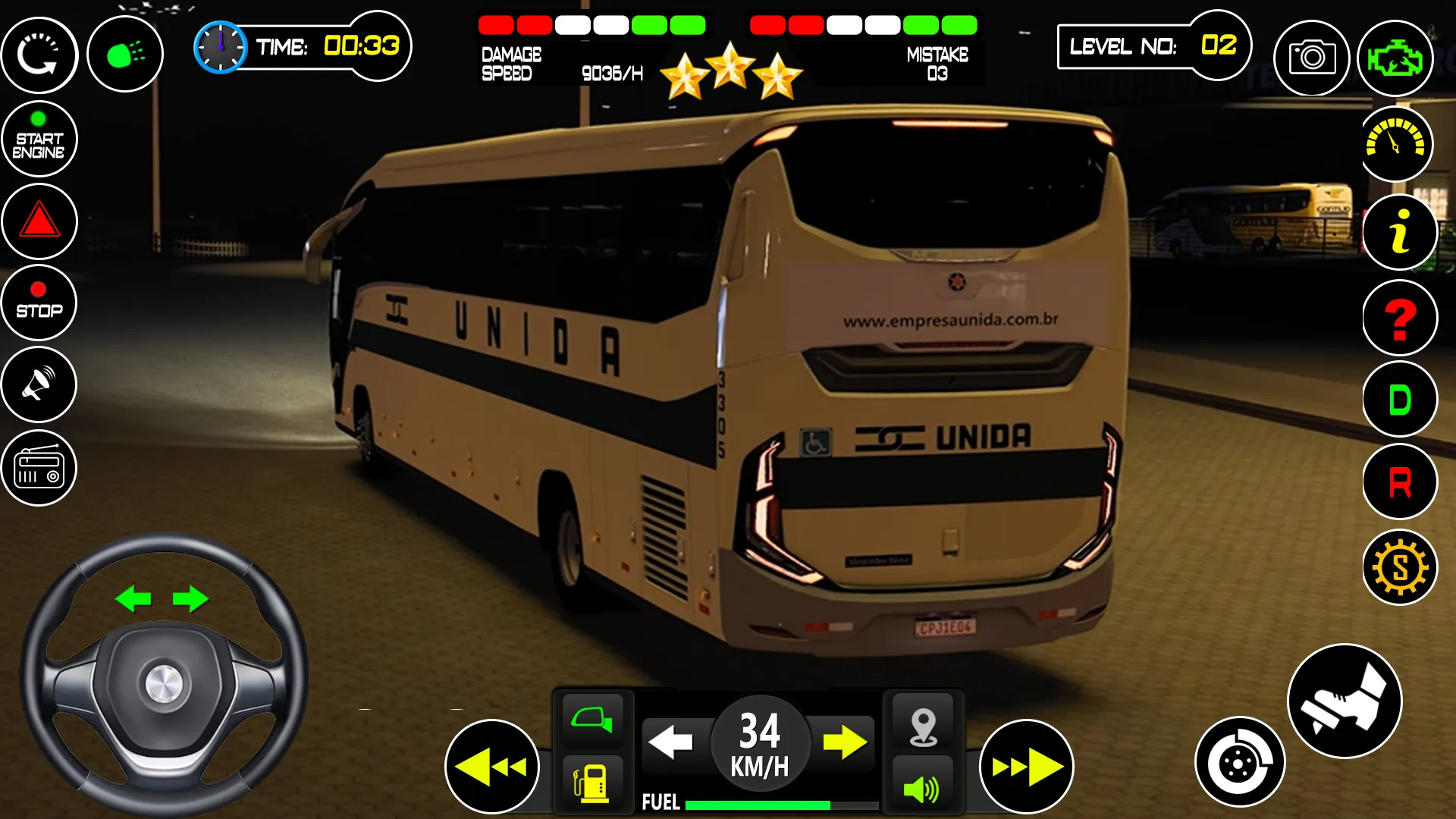Open help via the question mark icon
1456x819 pixels.
pyautogui.click(x=1398, y=317)
